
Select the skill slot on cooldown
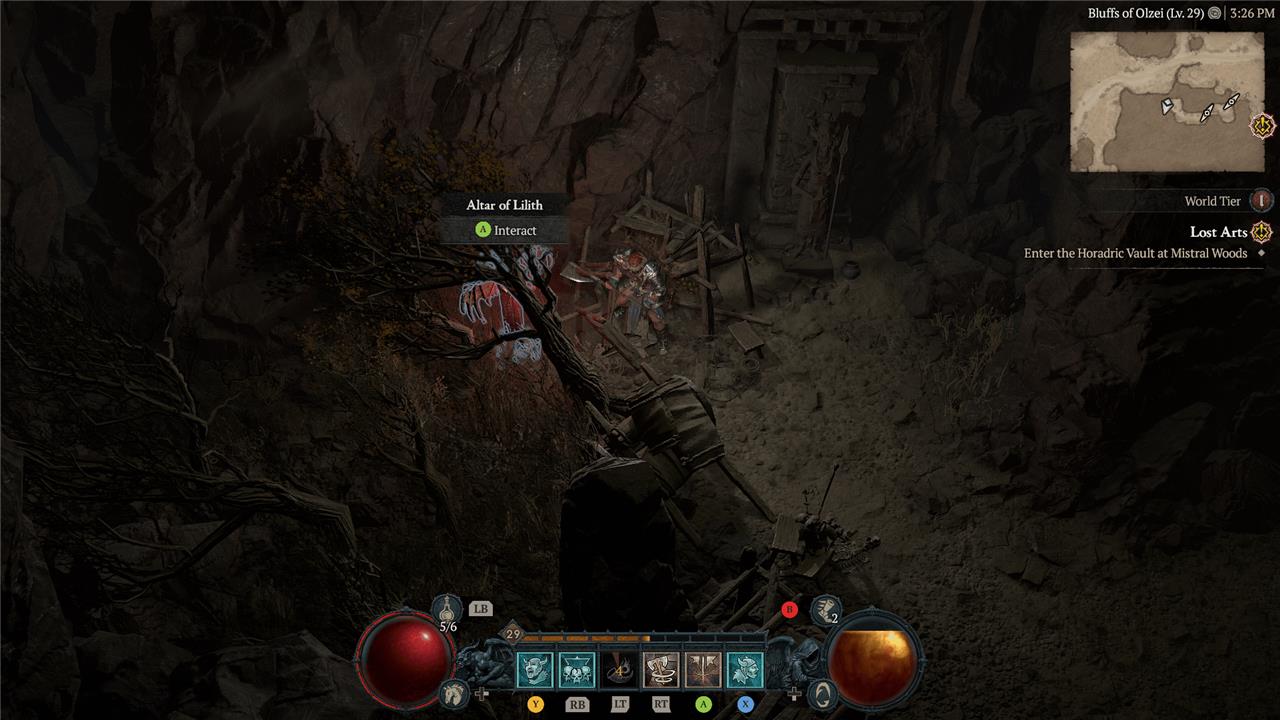pyautogui.click(x=619, y=670)
